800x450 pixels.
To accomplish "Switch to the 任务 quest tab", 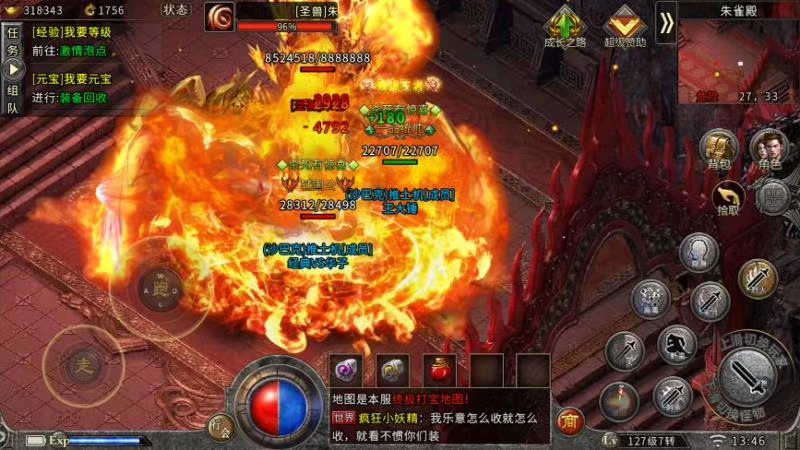I will (13, 40).
